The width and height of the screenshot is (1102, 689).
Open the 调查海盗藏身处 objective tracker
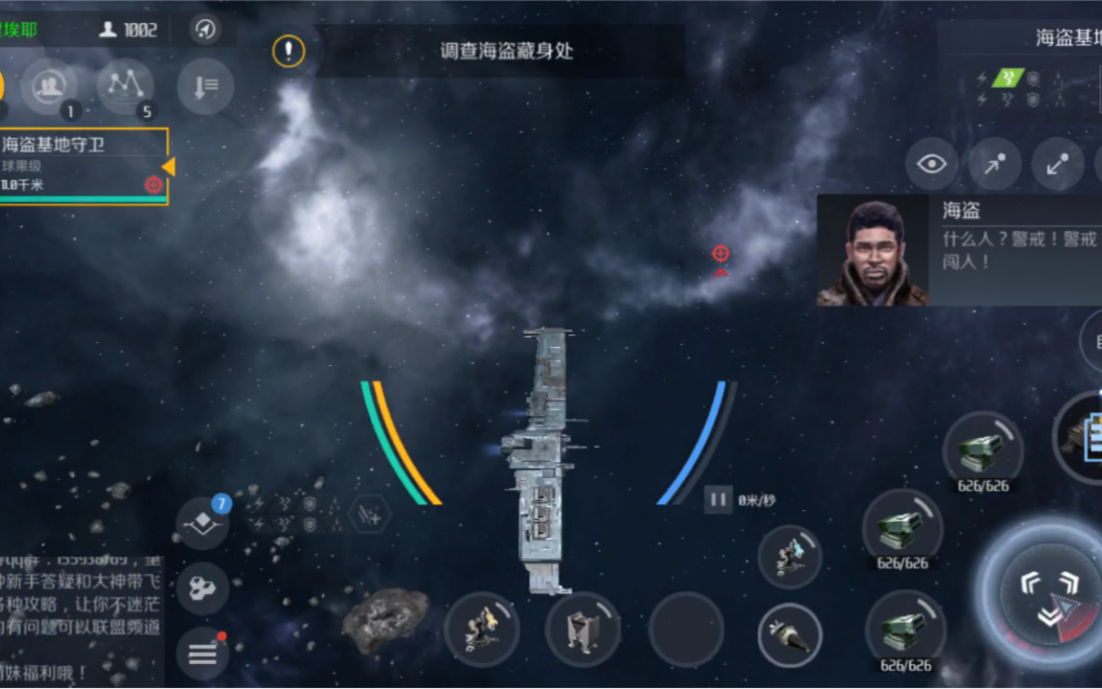pos(506,51)
